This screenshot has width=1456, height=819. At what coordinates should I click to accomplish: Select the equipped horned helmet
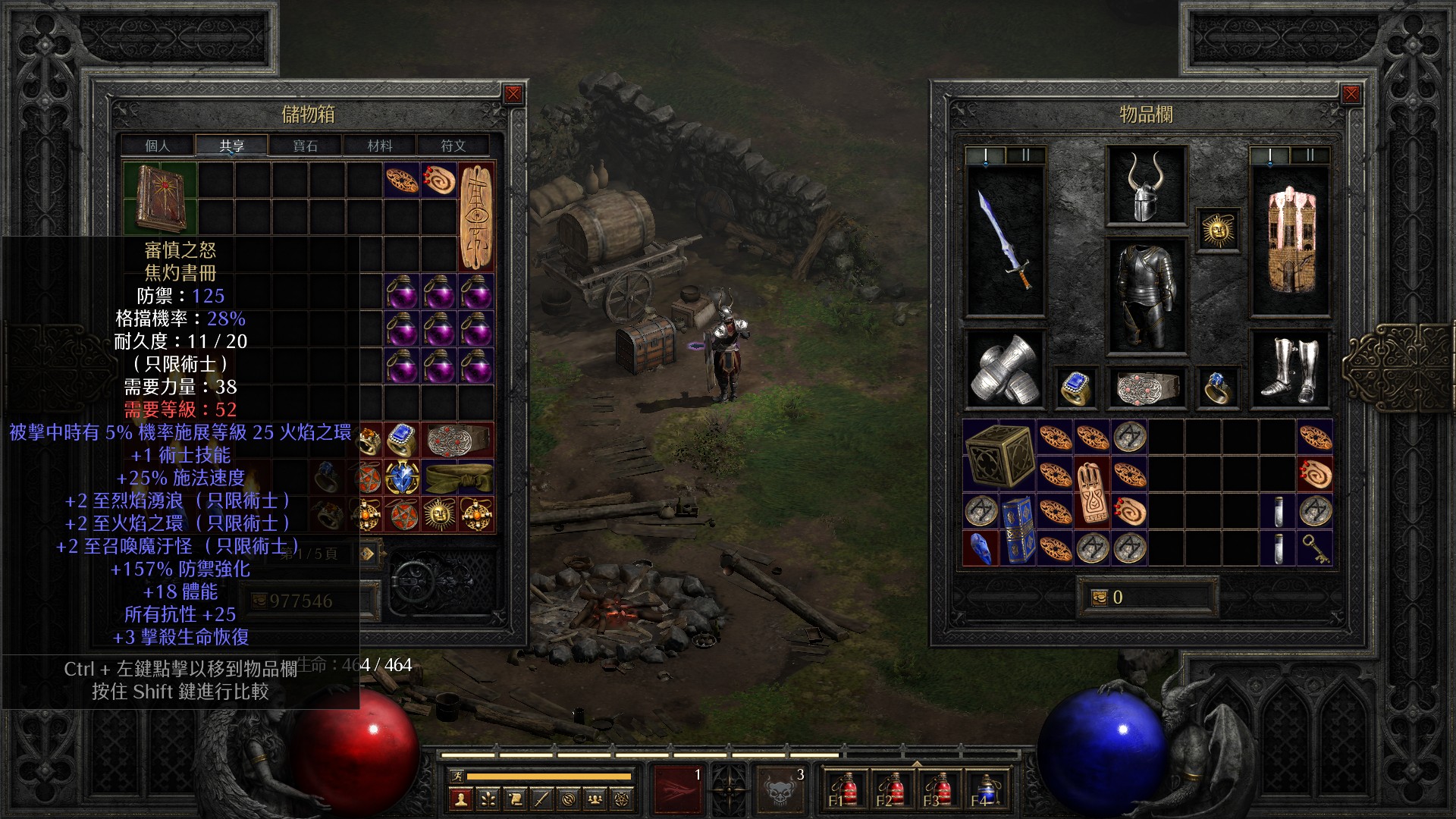(1146, 187)
